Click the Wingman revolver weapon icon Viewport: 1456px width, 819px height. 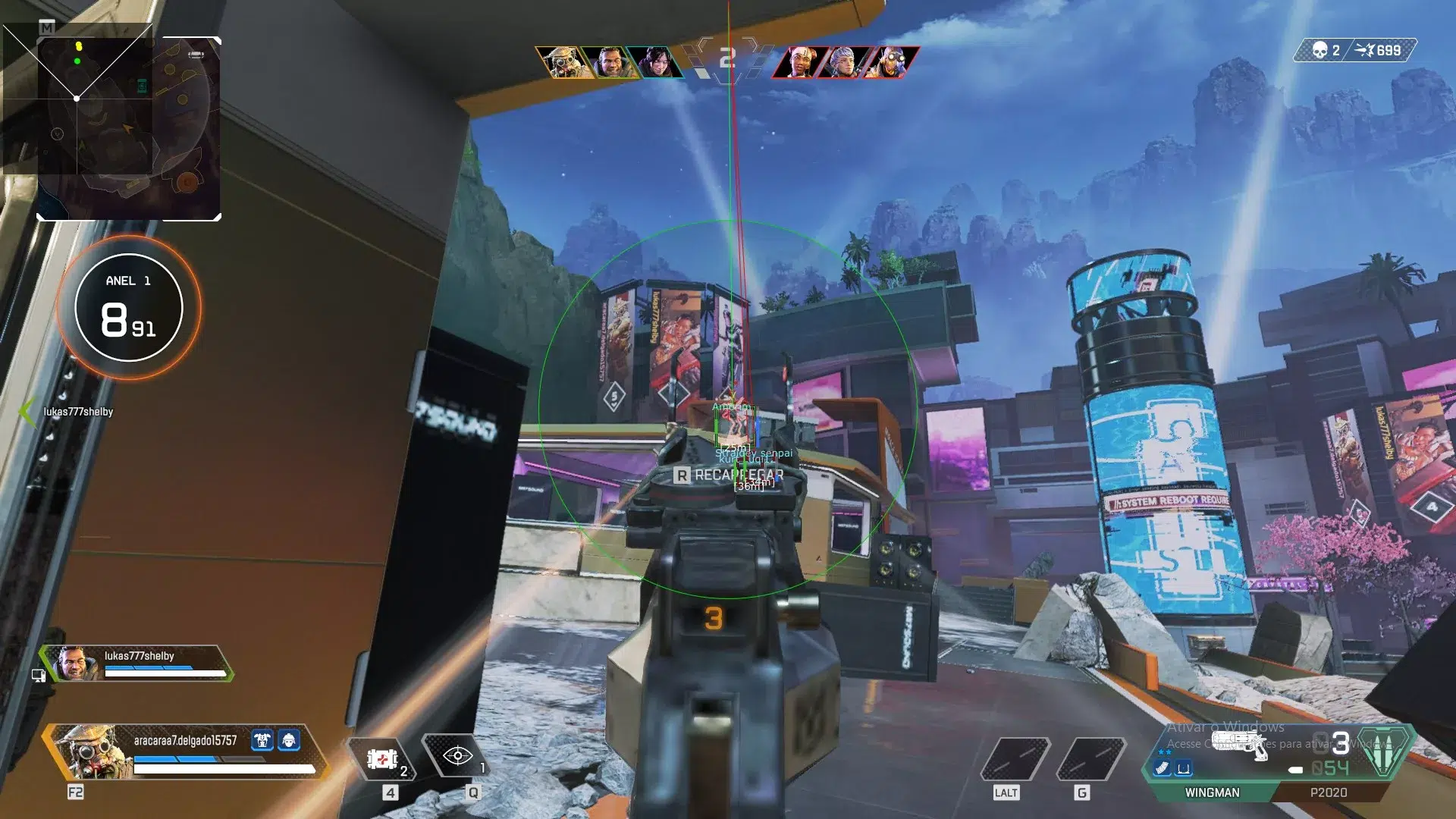pos(1240,744)
